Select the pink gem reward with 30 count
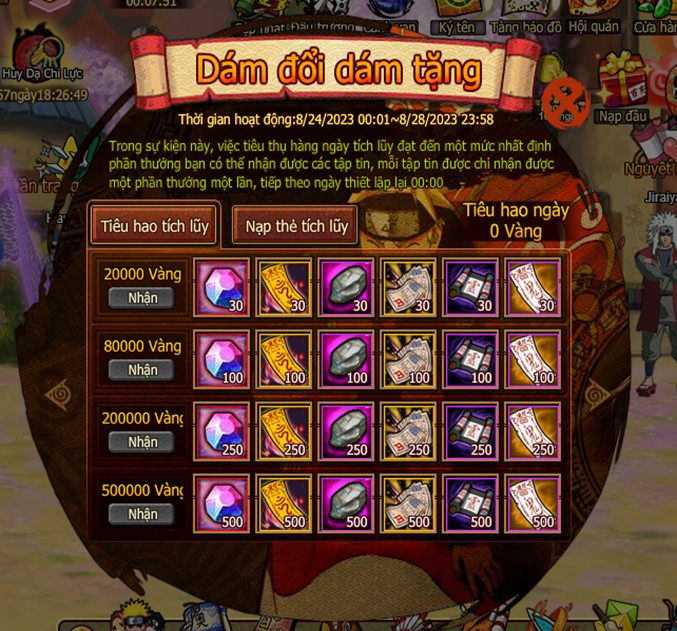The width and height of the screenshot is (677, 631). [221, 286]
